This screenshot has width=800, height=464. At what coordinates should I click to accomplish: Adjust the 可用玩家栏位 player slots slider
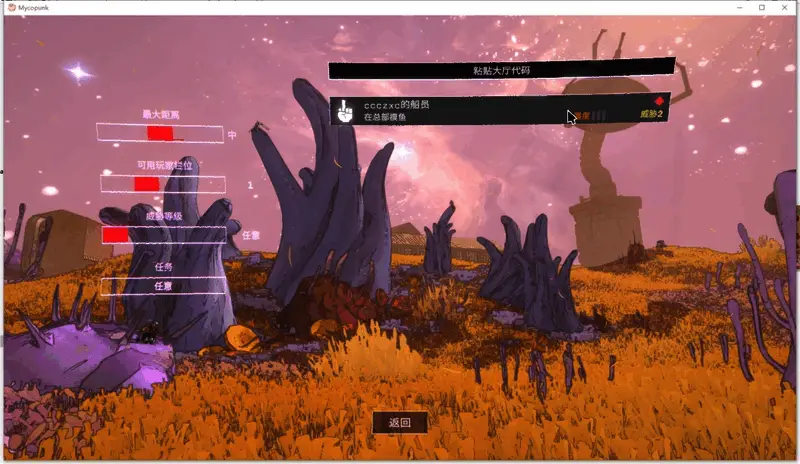coord(162,184)
